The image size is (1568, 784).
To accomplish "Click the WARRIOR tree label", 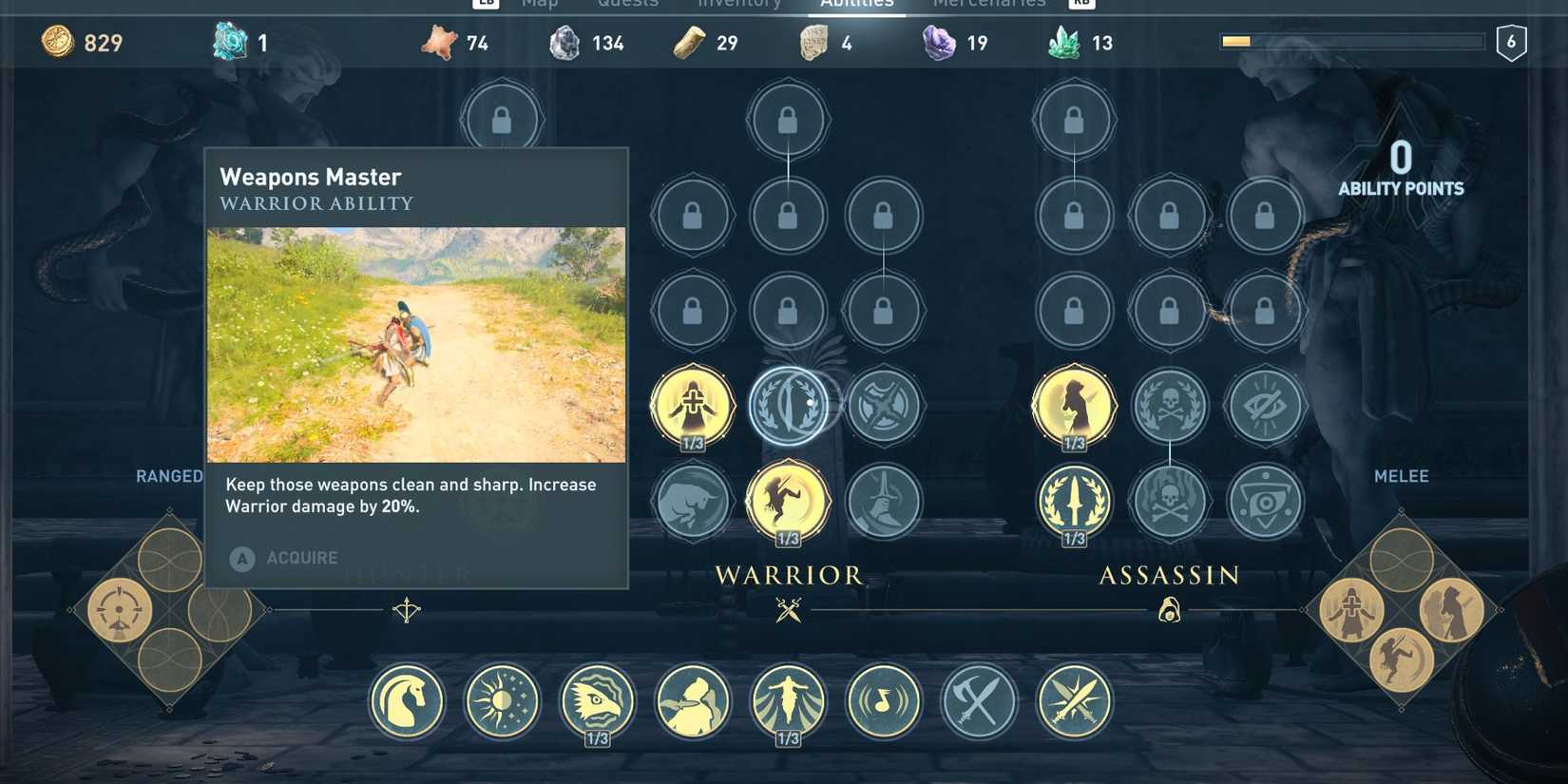I will [789, 575].
